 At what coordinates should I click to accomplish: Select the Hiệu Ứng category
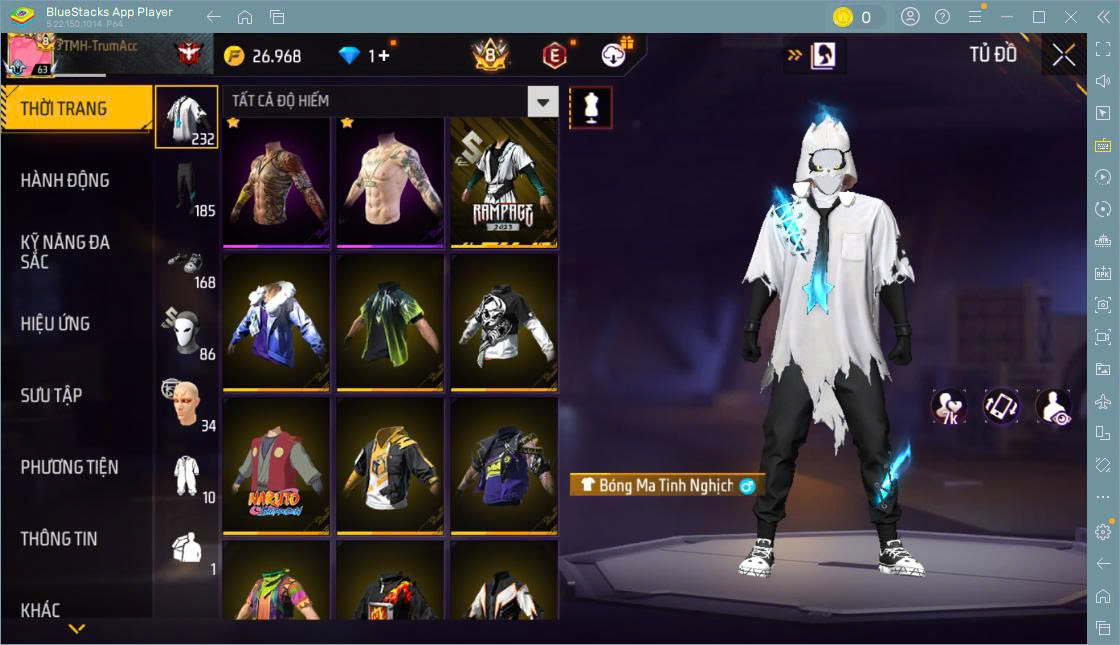point(55,324)
